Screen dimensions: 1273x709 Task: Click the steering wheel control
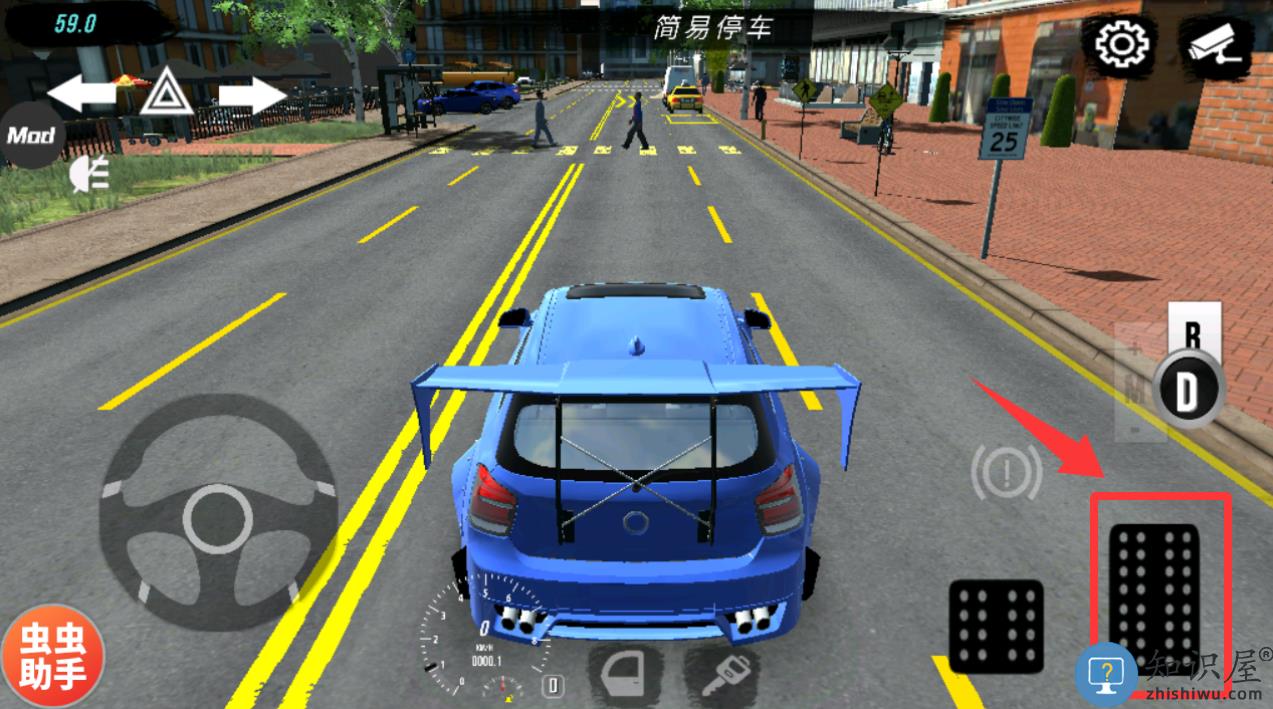tap(217, 516)
